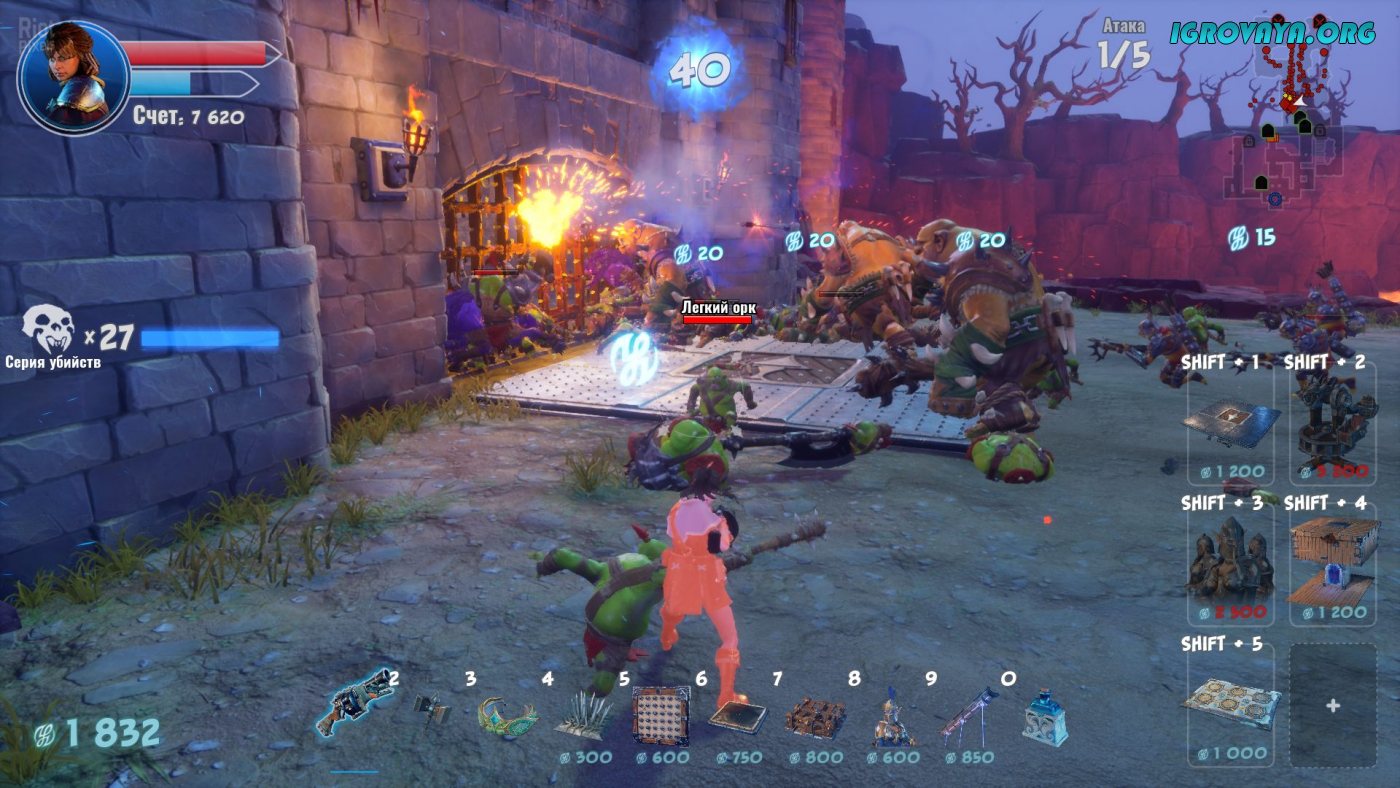Select the blue potion bottle slot
Image resolution: width=1400 pixels, height=788 pixels.
click(x=1043, y=717)
